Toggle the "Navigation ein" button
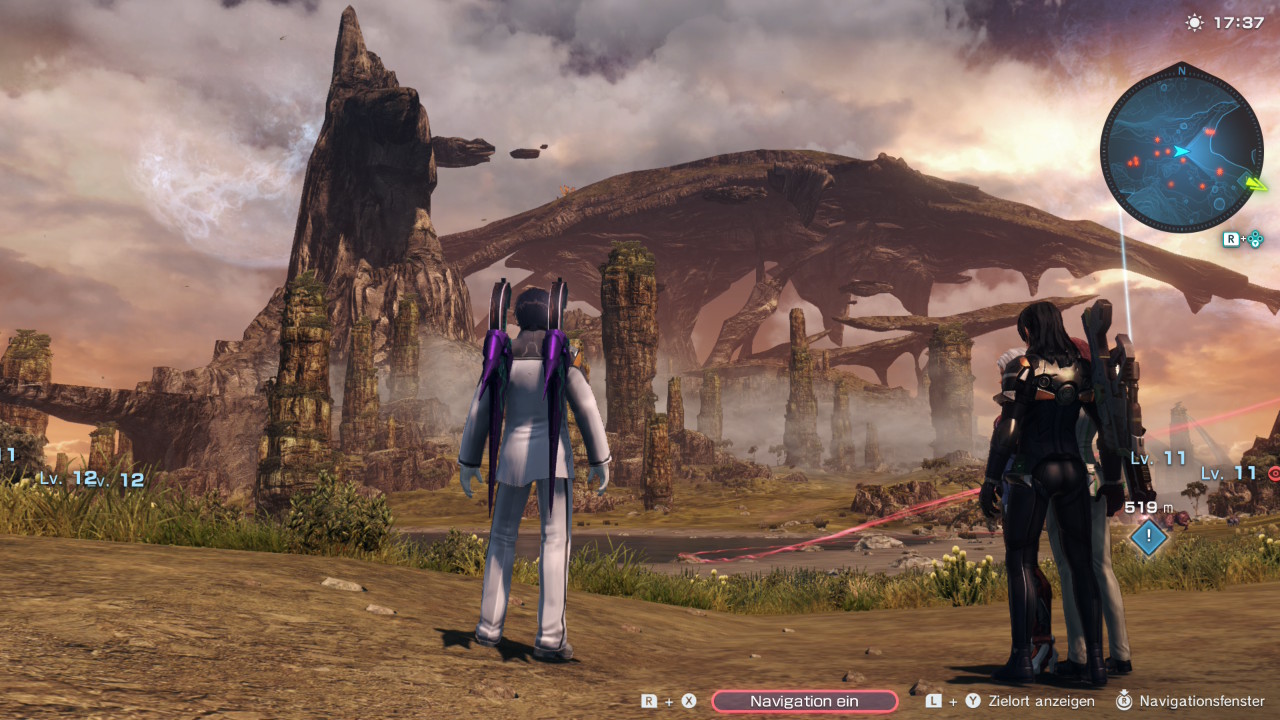The width and height of the screenshot is (1280, 720). pyautogui.click(x=804, y=701)
